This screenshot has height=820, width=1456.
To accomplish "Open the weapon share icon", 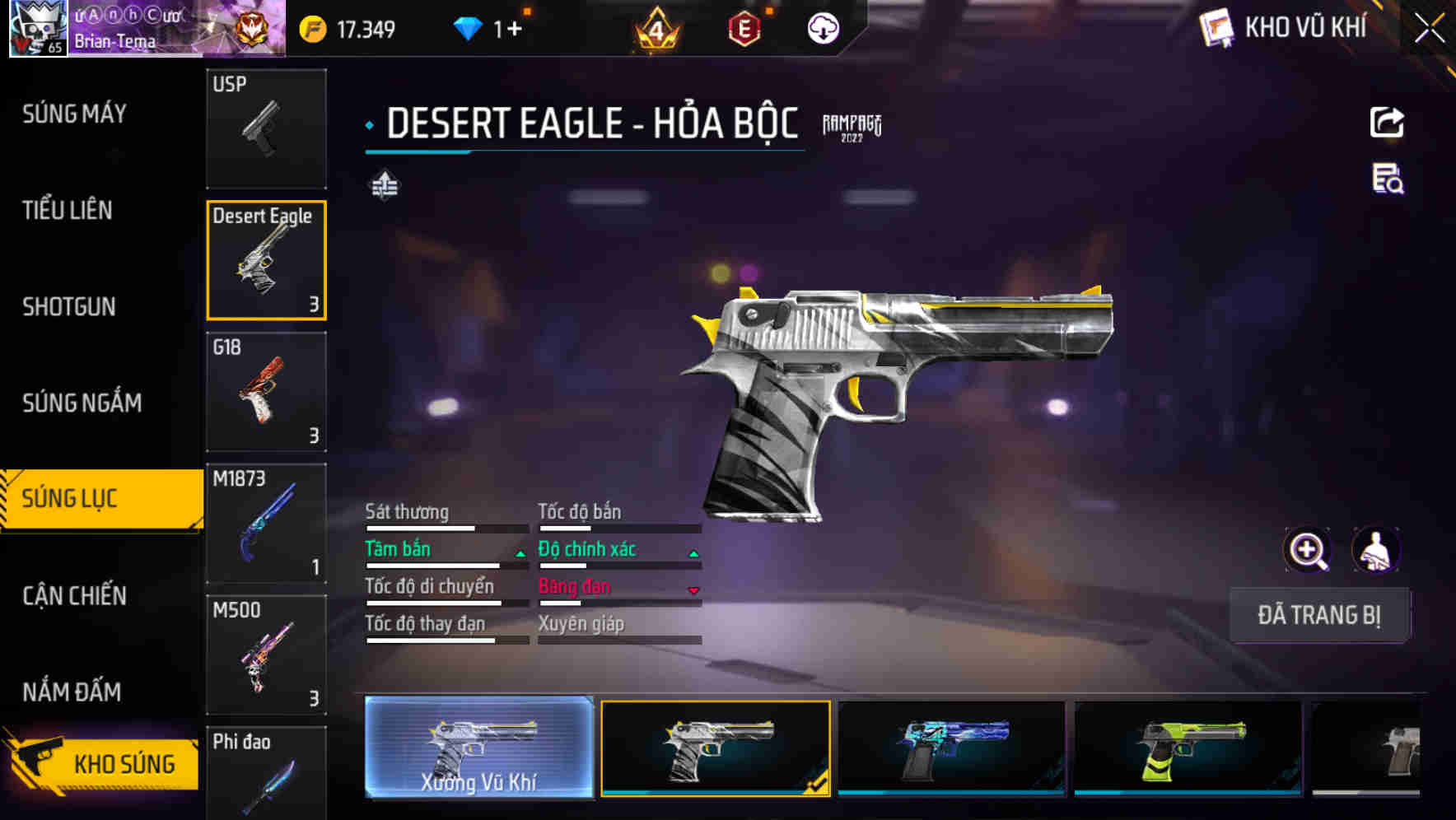I will tap(1387, 122).
